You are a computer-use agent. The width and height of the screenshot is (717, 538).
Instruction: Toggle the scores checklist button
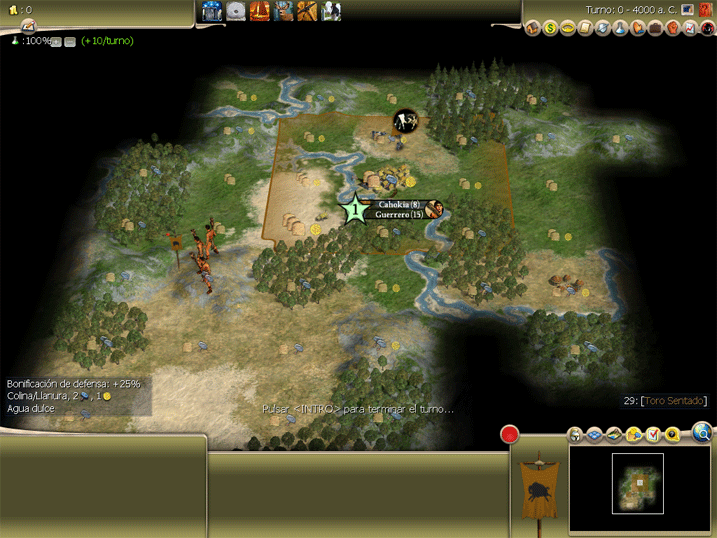pyautogui.click(x=653, y=435)
